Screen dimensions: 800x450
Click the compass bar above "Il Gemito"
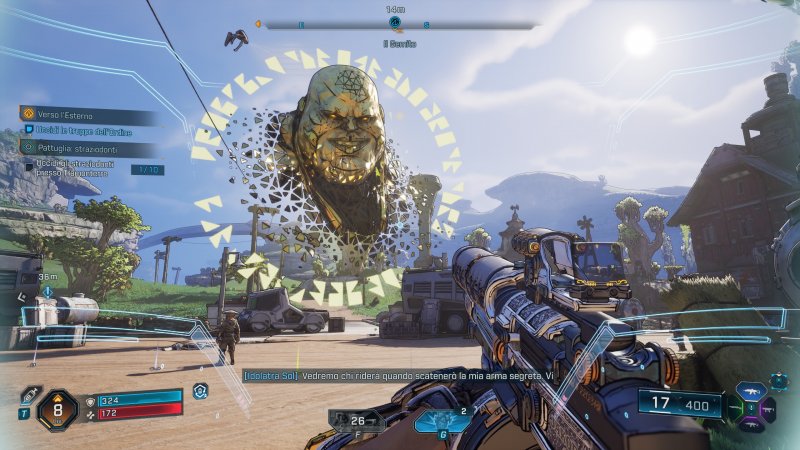(x=395, y=24)
